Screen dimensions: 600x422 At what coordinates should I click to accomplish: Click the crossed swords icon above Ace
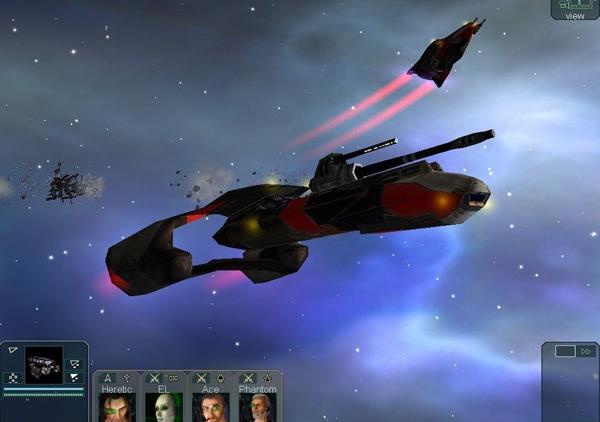[x=201, y=378]
